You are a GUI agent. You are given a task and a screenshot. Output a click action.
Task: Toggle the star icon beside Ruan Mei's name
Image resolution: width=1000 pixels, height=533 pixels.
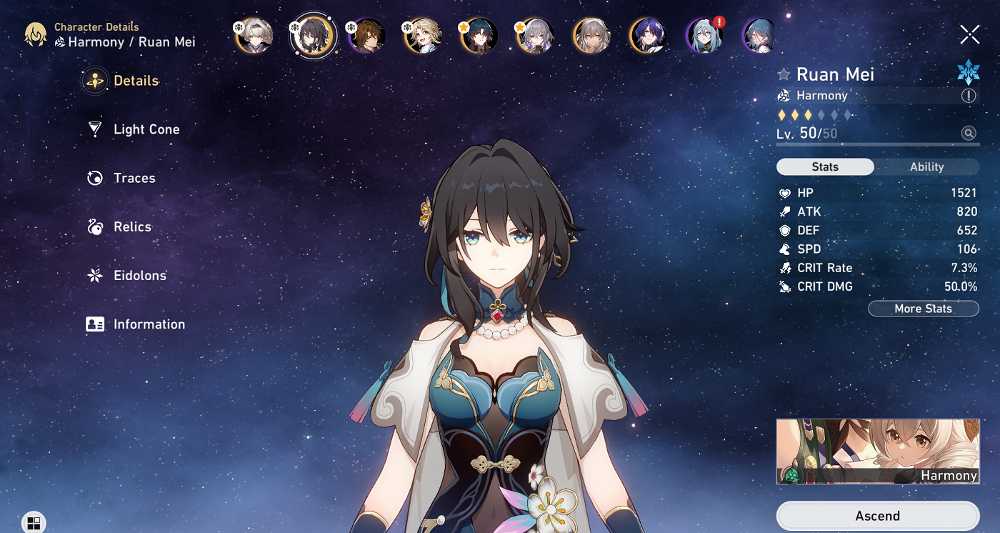point(784,75)
